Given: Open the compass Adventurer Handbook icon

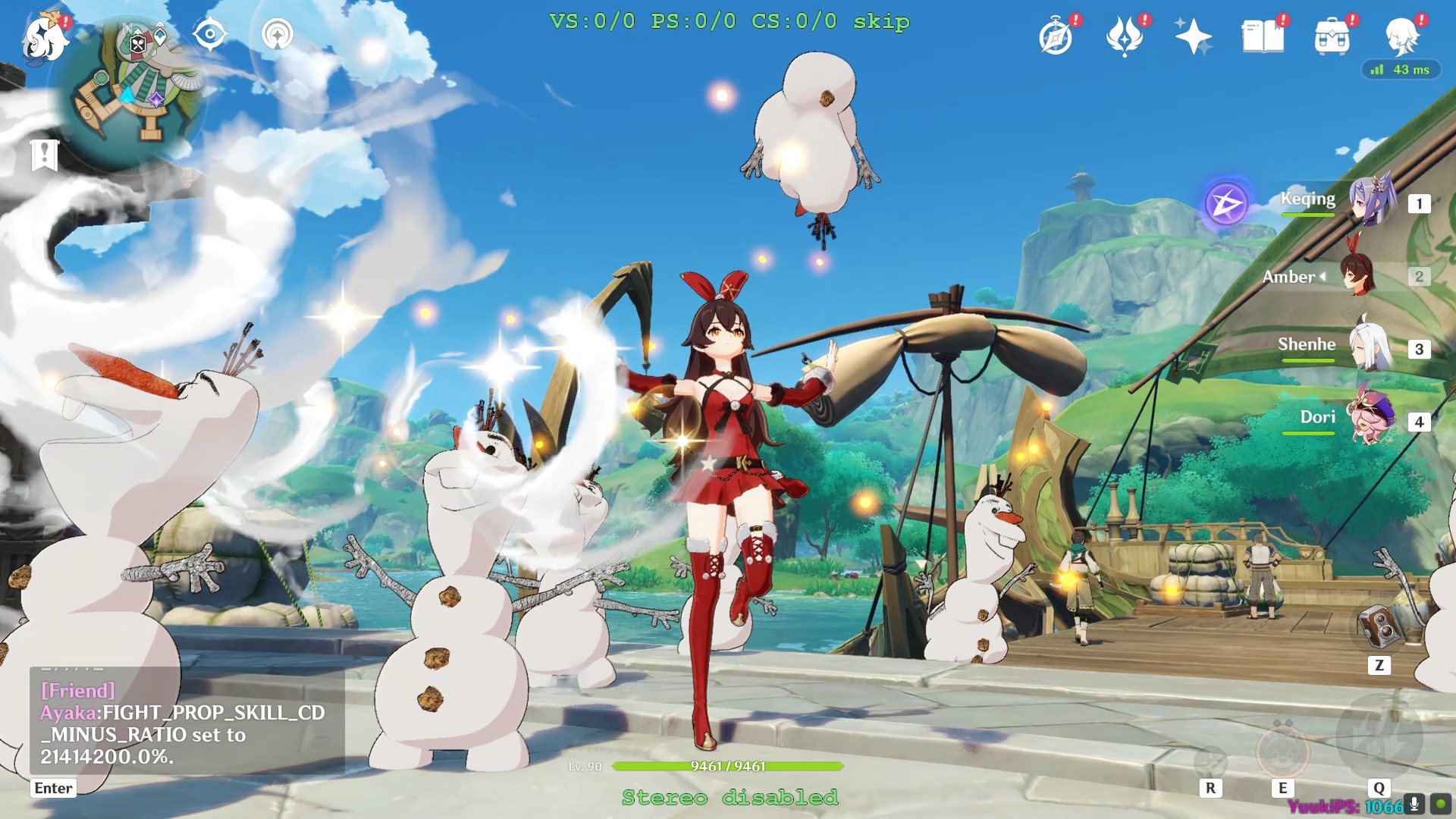Looking at the screenshot, I should pyautogui.click(x=1056, y=37).
